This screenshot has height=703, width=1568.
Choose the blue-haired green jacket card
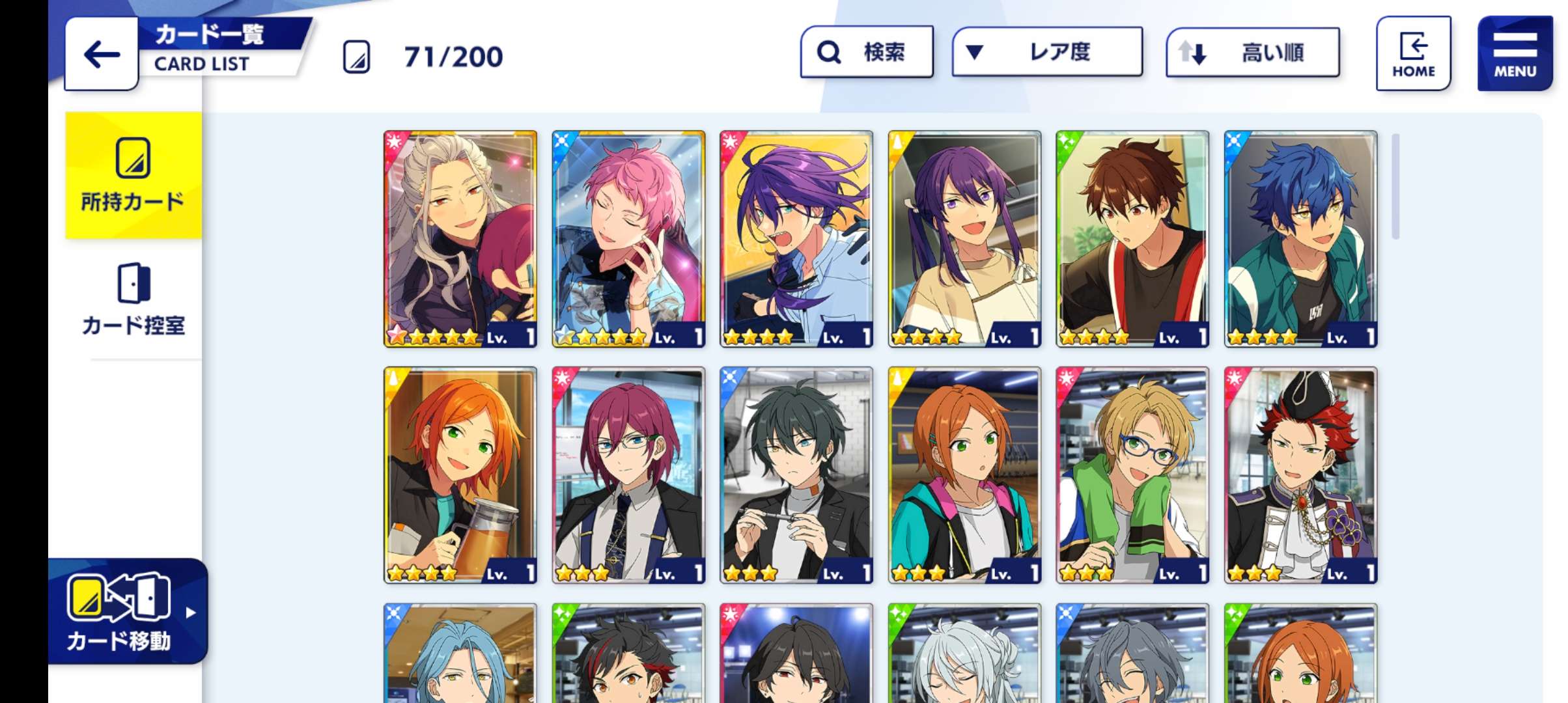1300,239
